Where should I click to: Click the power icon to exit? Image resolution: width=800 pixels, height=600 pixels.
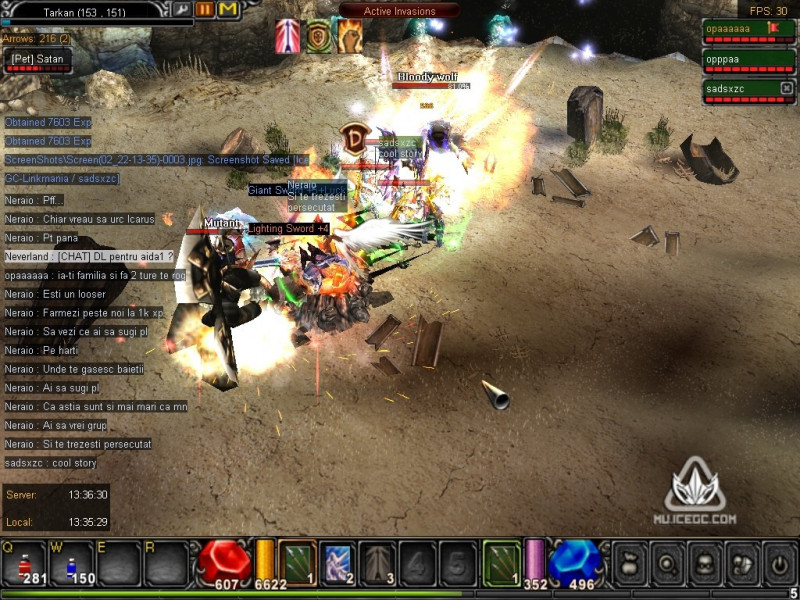point(779,562)
